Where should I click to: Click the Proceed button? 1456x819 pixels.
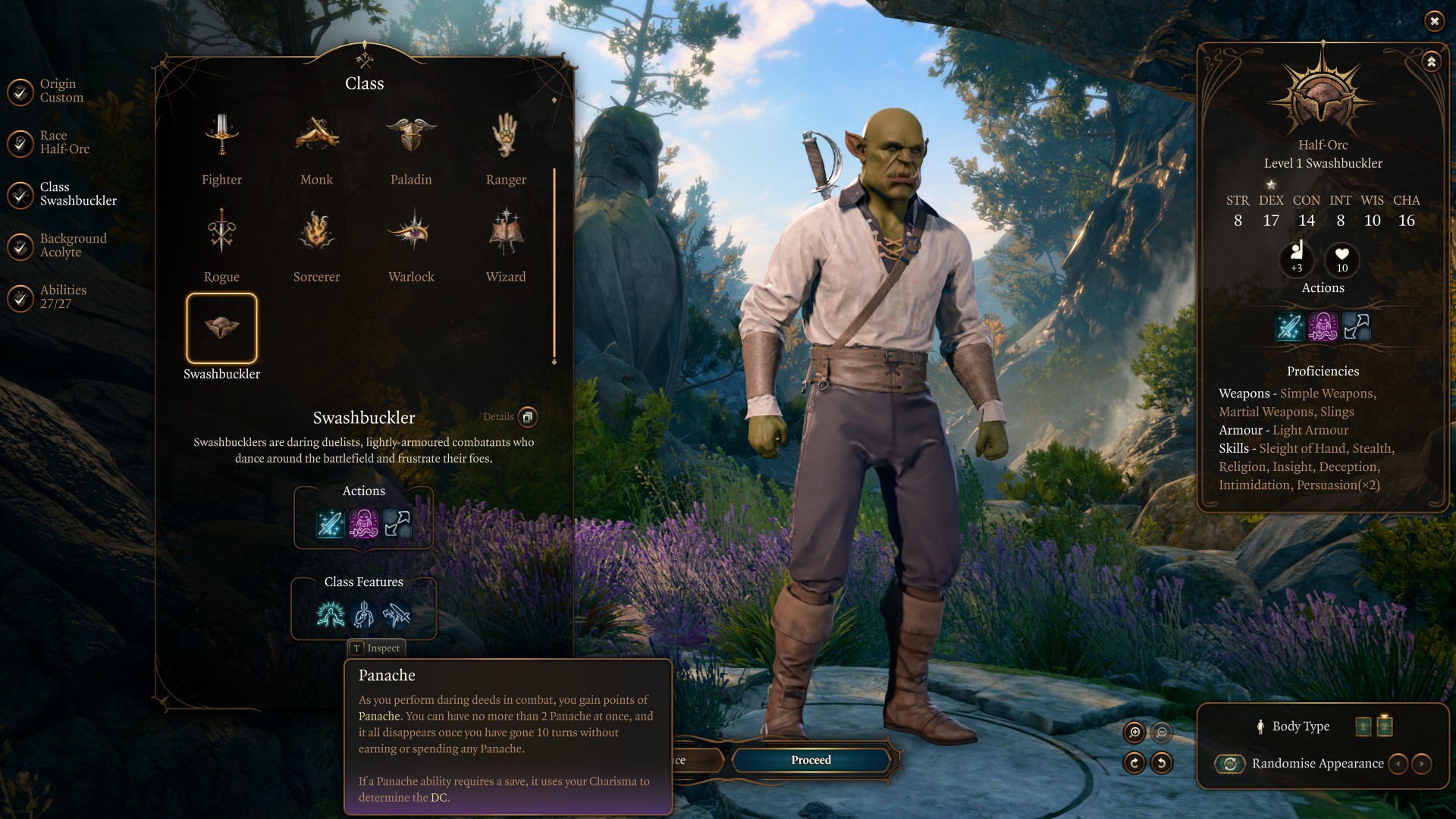click(x=811, y=760)
